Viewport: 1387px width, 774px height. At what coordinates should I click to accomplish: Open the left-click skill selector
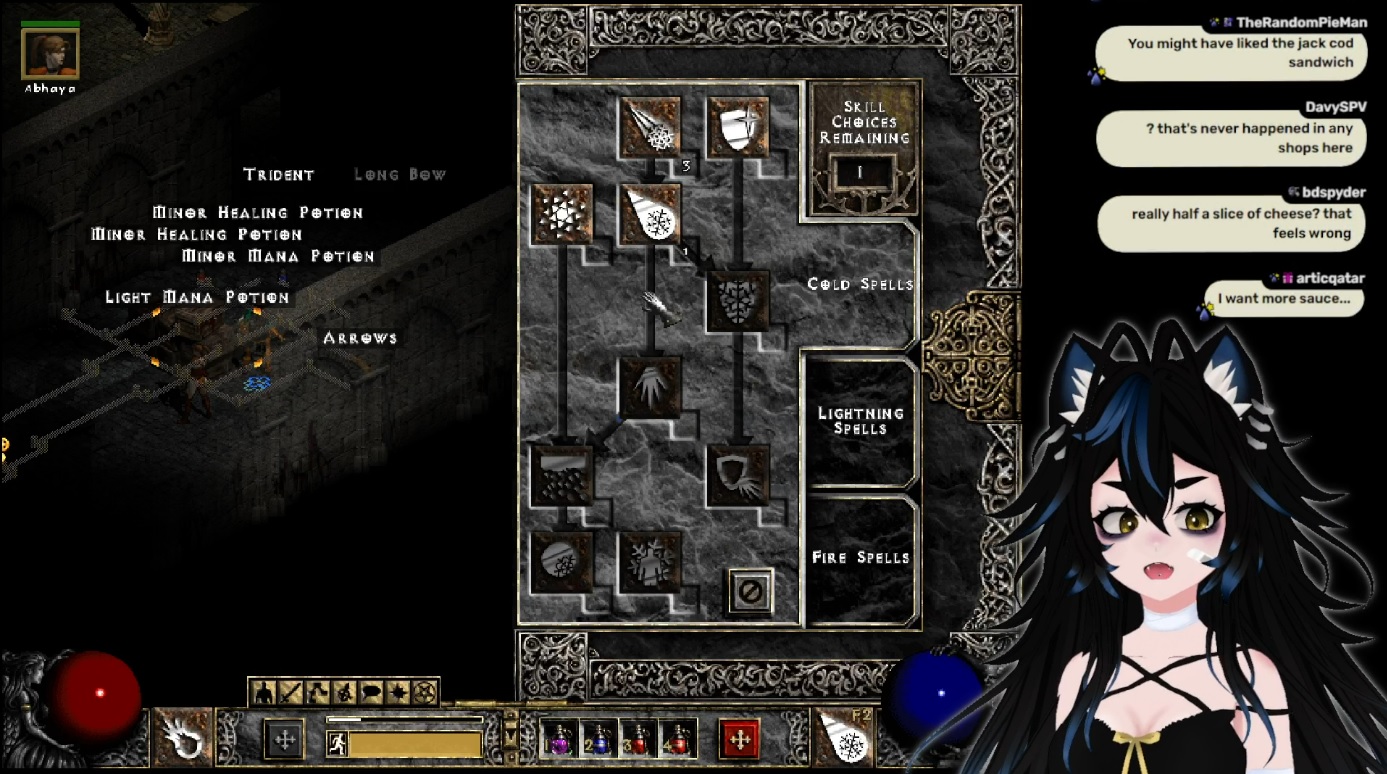click(183, 737)
